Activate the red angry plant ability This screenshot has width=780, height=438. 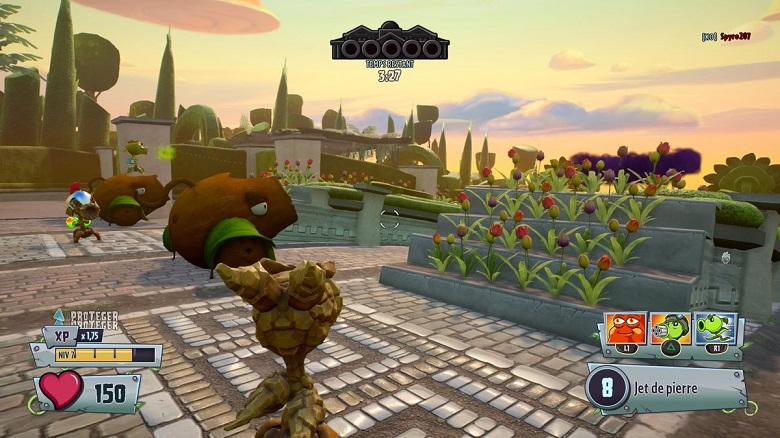(x=625, y=329)
